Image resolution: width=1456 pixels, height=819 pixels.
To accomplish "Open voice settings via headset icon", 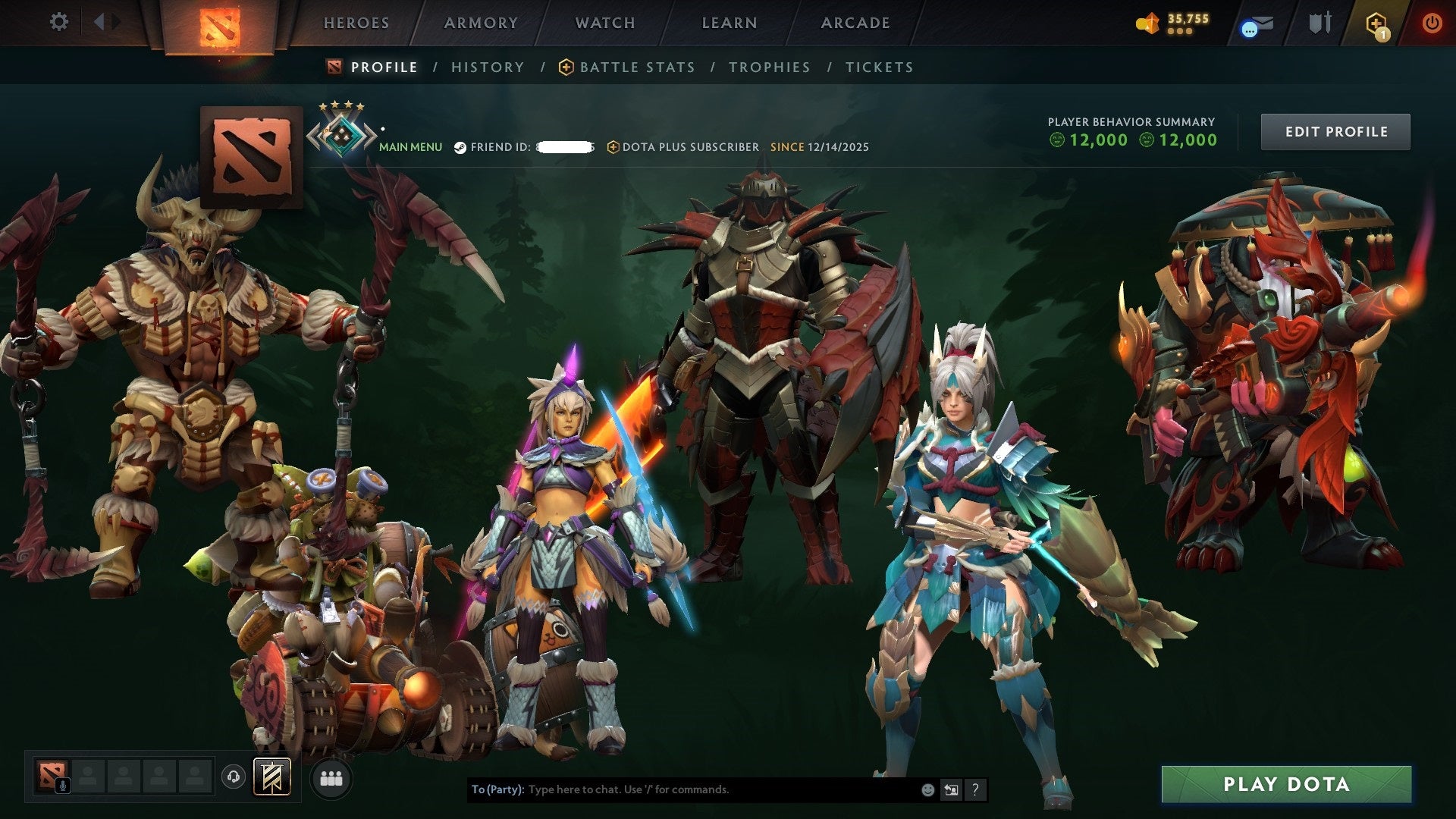I will pos(232,776).
